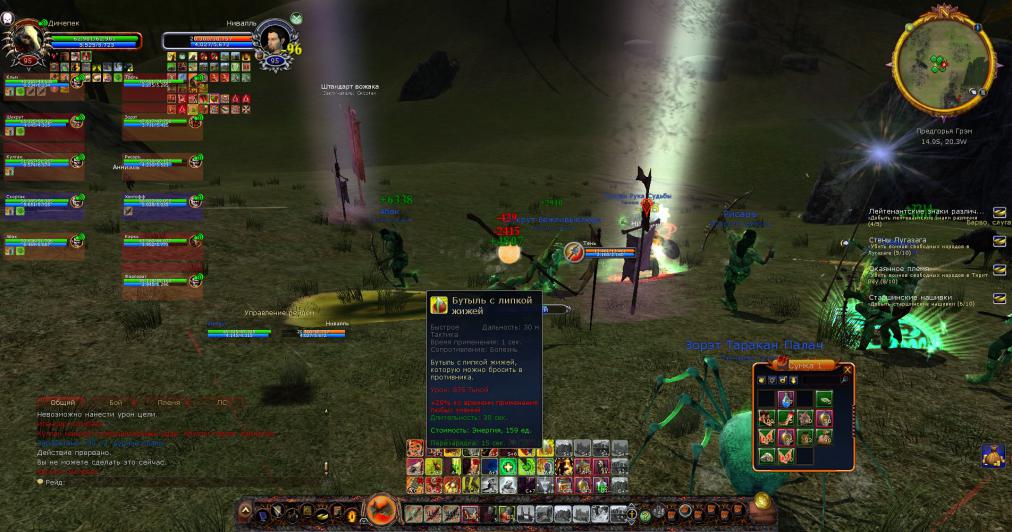This screenshot has width=1012, height=532.
Task: Click the target portrait Нивалль
Action: (273, 41)
